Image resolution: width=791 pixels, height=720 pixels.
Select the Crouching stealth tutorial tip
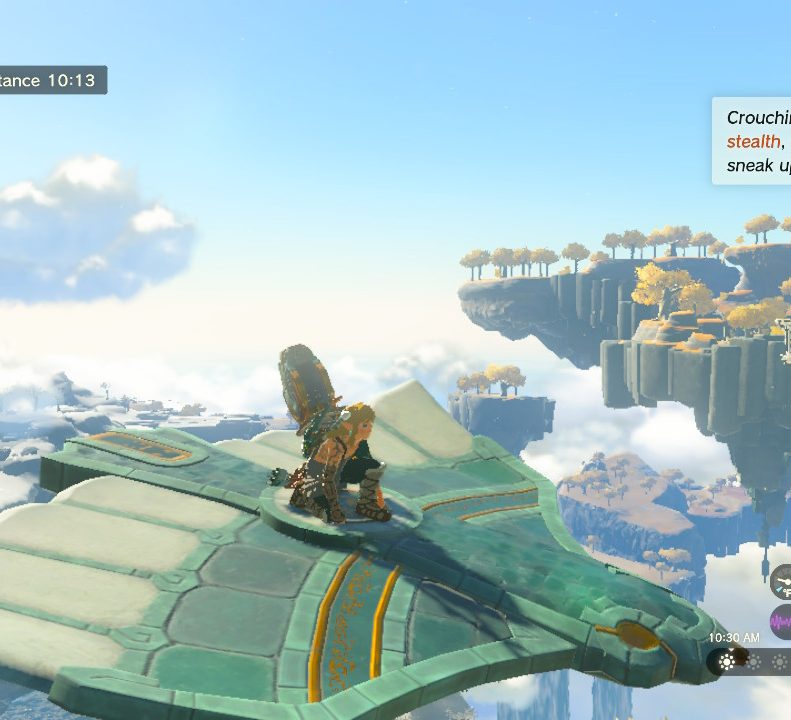coord(752,141)
